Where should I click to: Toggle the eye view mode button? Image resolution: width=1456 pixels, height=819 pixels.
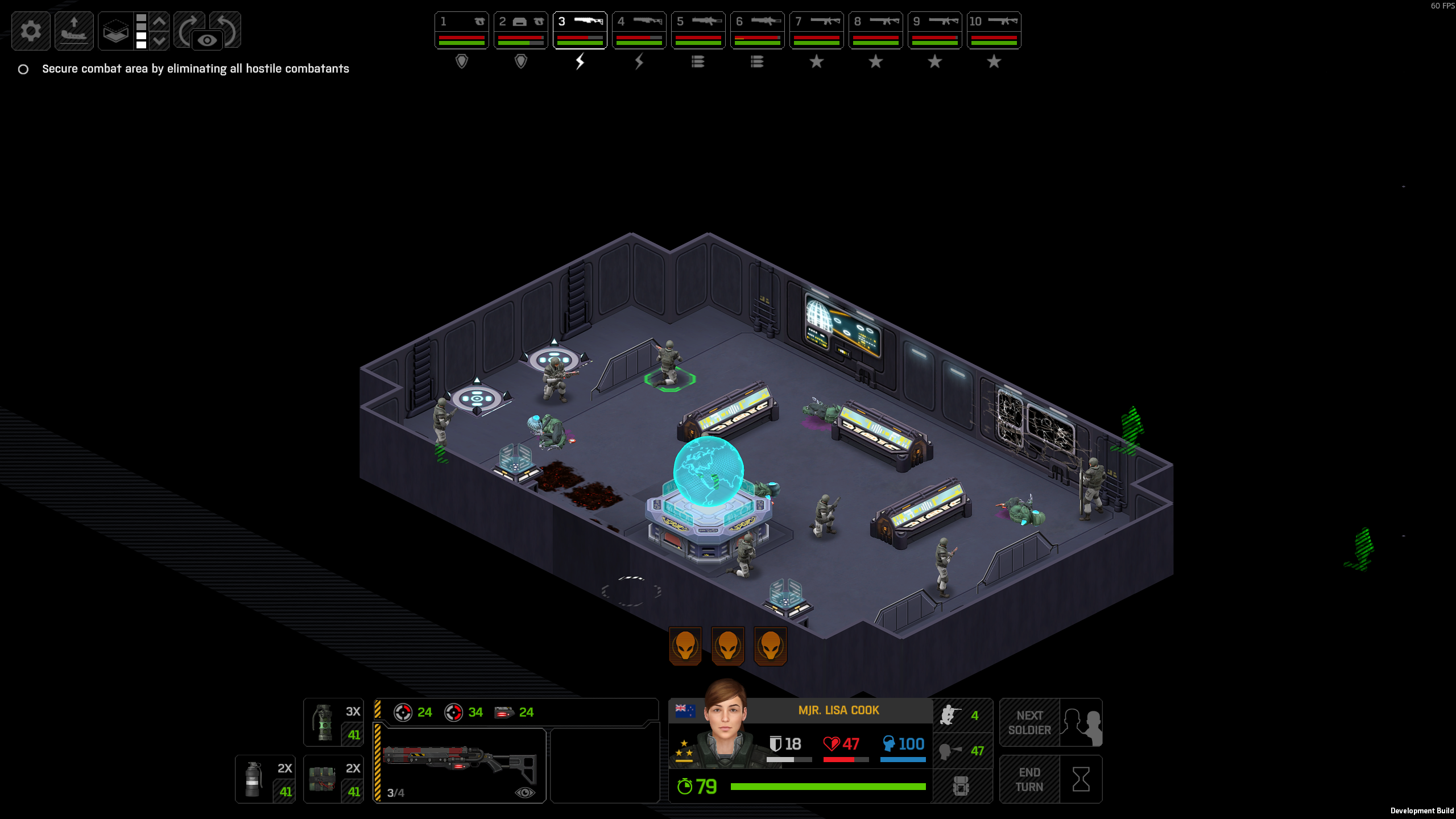[x=207, y=40]
